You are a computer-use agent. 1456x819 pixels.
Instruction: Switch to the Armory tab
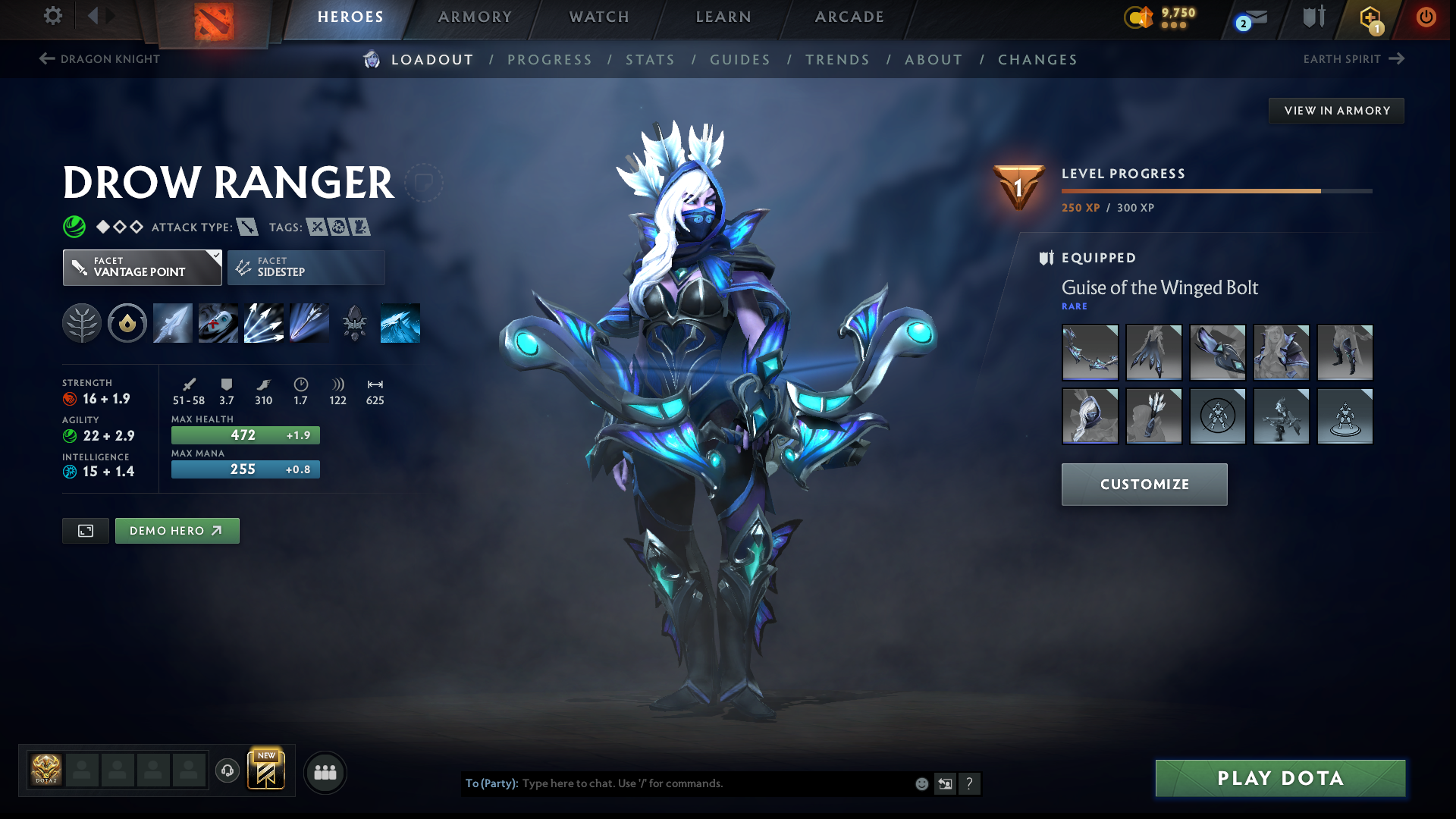click(475, 17)
